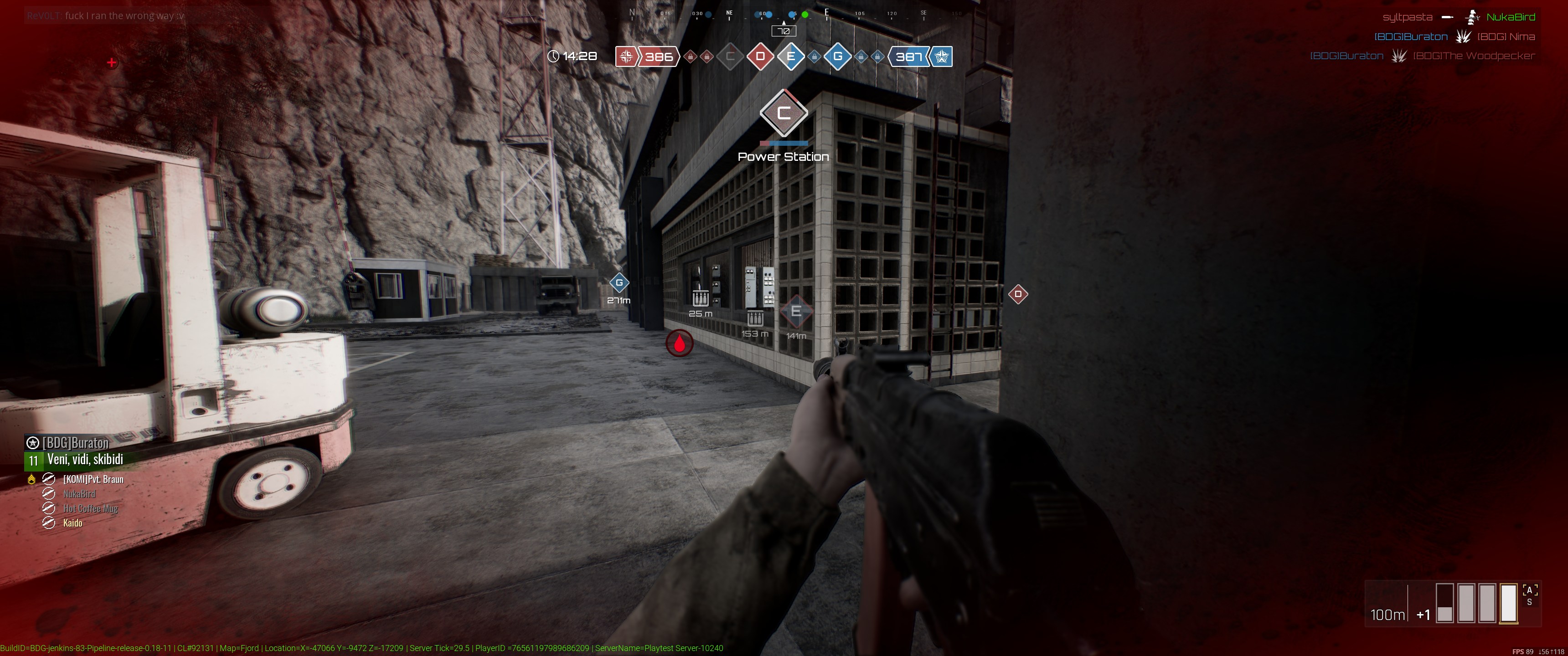This screenshot has width=1568, height=656.
Task: Click the red team emblem beside 386
Action: coord(626,56)
